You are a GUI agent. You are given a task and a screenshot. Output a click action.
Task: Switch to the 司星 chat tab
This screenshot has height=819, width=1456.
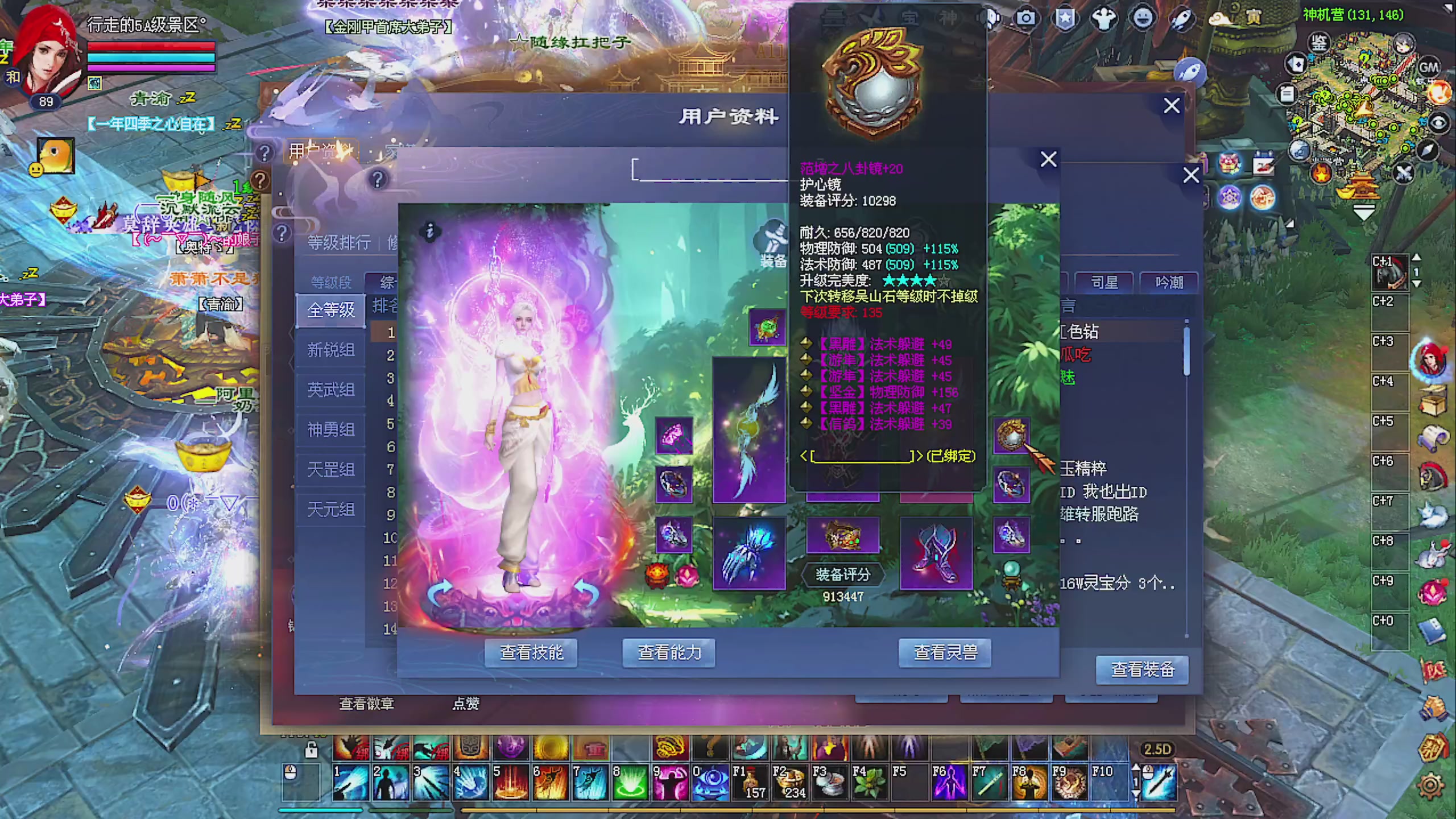1103,282
